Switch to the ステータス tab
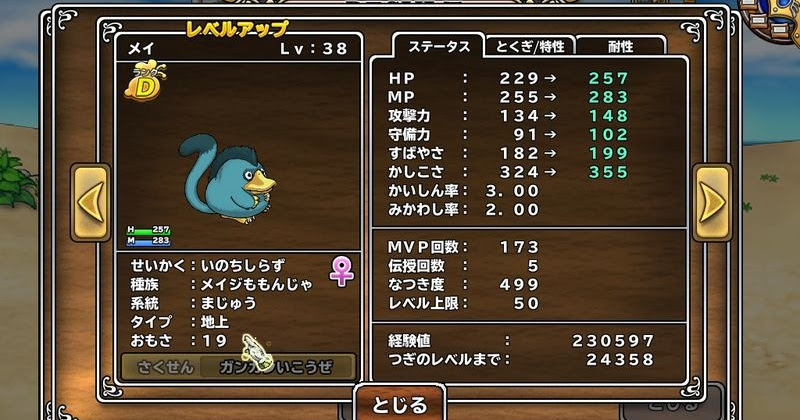The width and height of the screenshot is (800, 420). (435, 46)
